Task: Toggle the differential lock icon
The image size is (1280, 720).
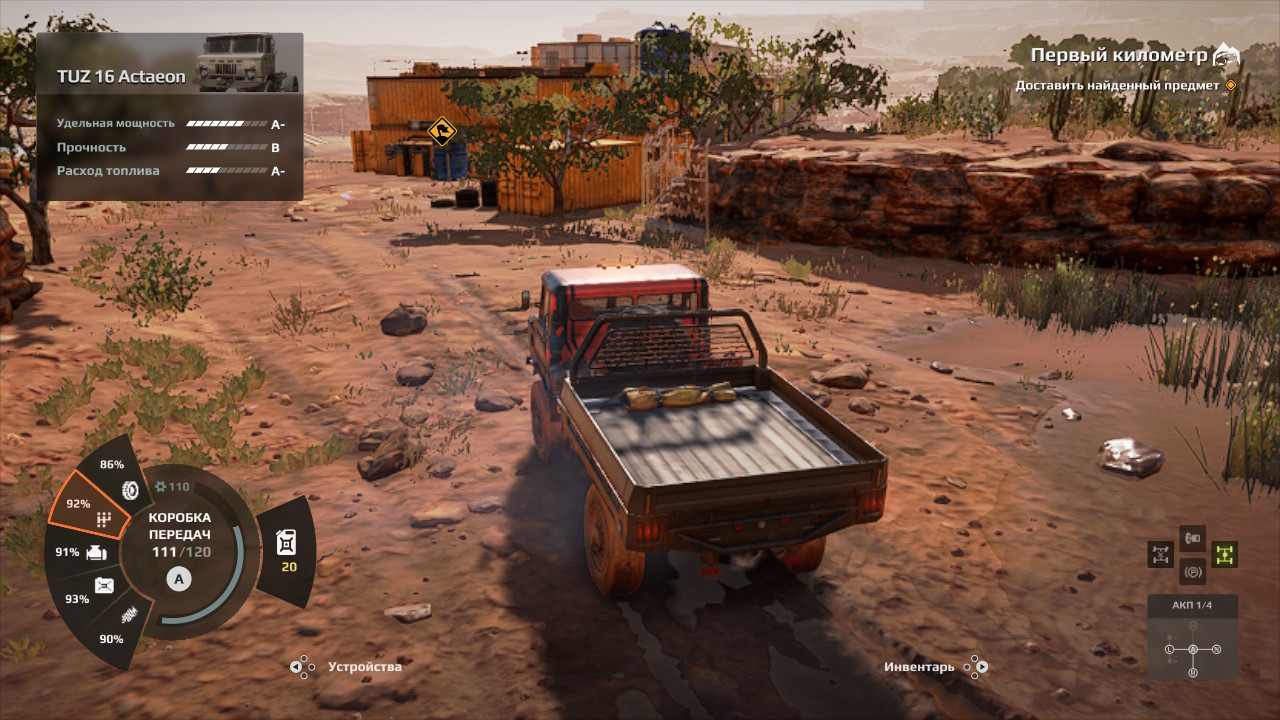Action: (1161, 554)
